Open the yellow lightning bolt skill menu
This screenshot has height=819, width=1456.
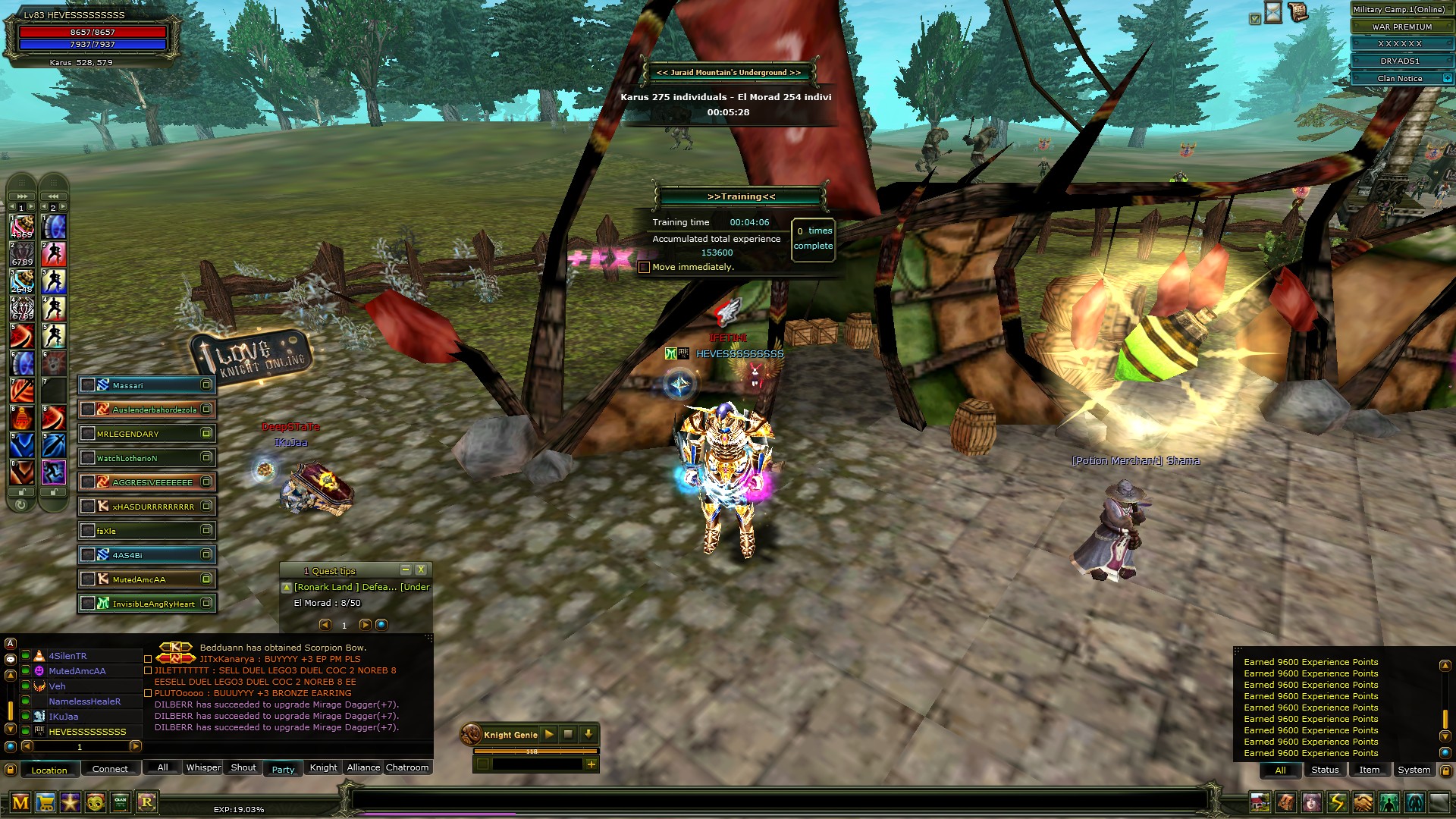(x=1337, y=802)
